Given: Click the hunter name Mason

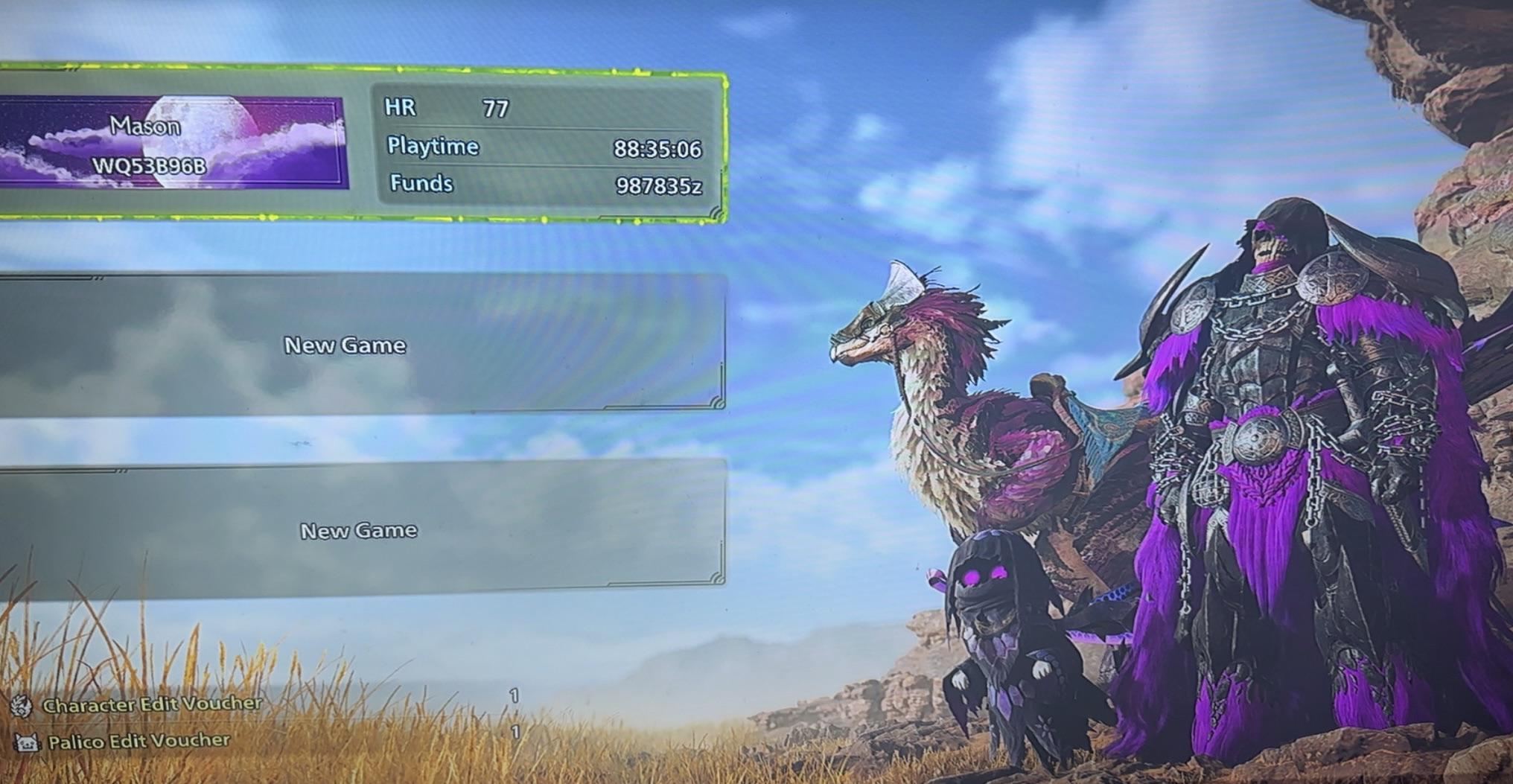Looking at the screenshot, I should [x=146, y=125].
